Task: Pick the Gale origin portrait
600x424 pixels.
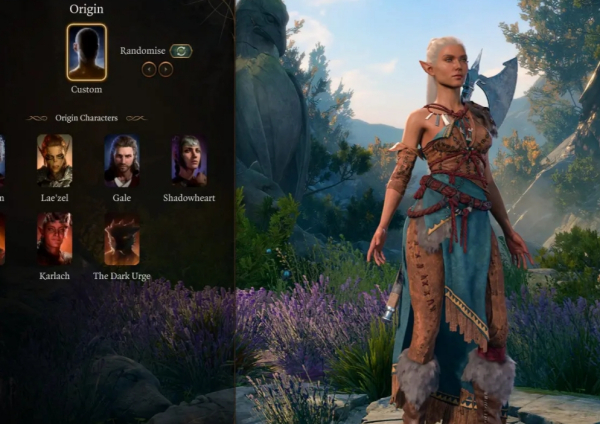Action: pos(122,160)
